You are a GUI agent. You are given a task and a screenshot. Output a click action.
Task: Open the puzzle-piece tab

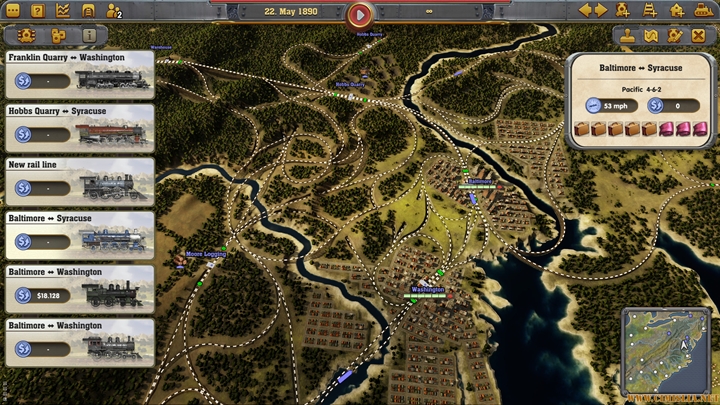point(57,35)
